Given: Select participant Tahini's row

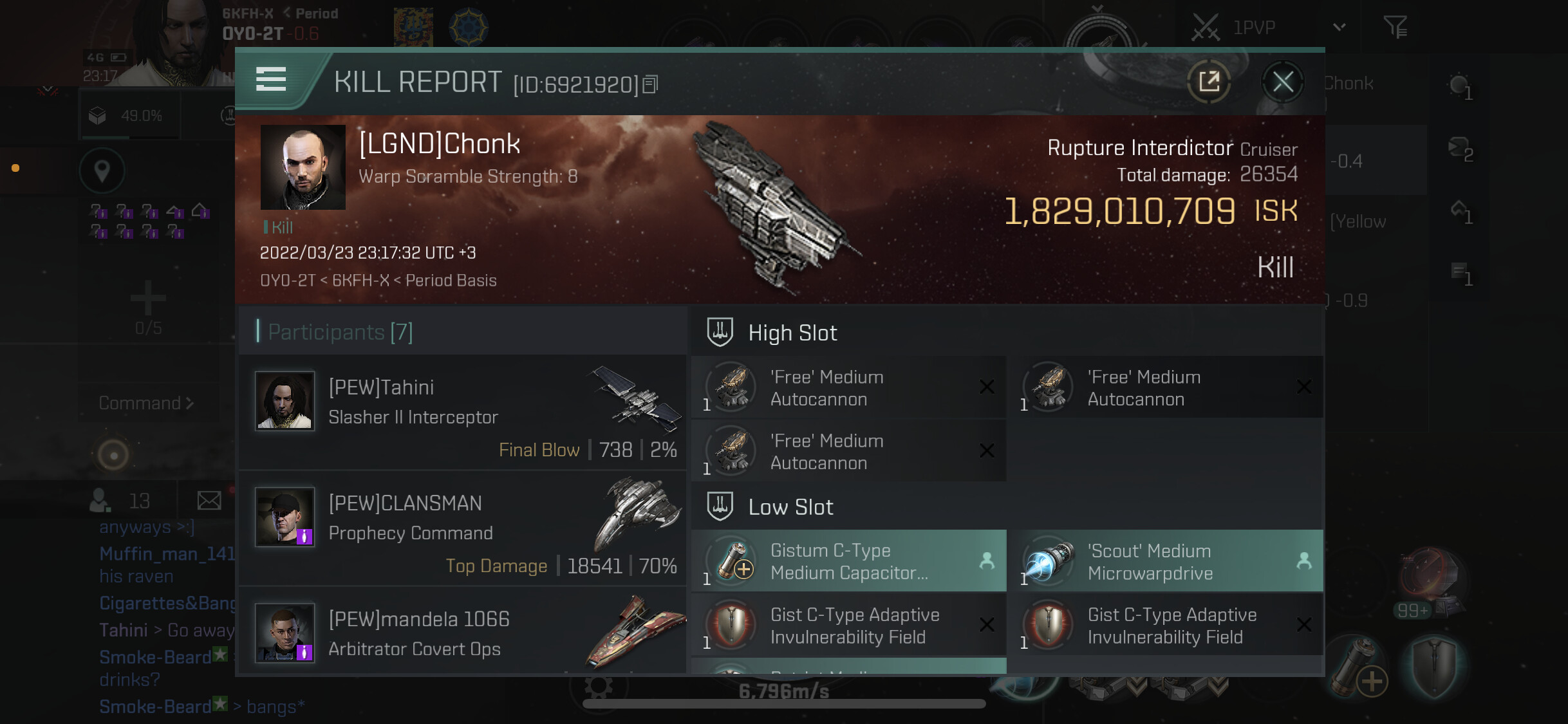Looking at the screenshot, I should [x=462, y=413].
